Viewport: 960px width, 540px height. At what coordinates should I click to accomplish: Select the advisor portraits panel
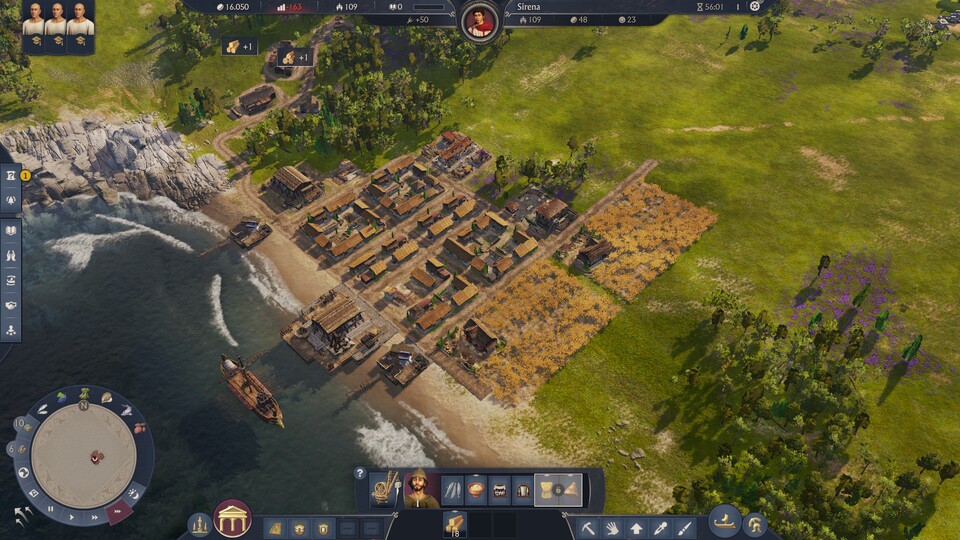[57, 25]
